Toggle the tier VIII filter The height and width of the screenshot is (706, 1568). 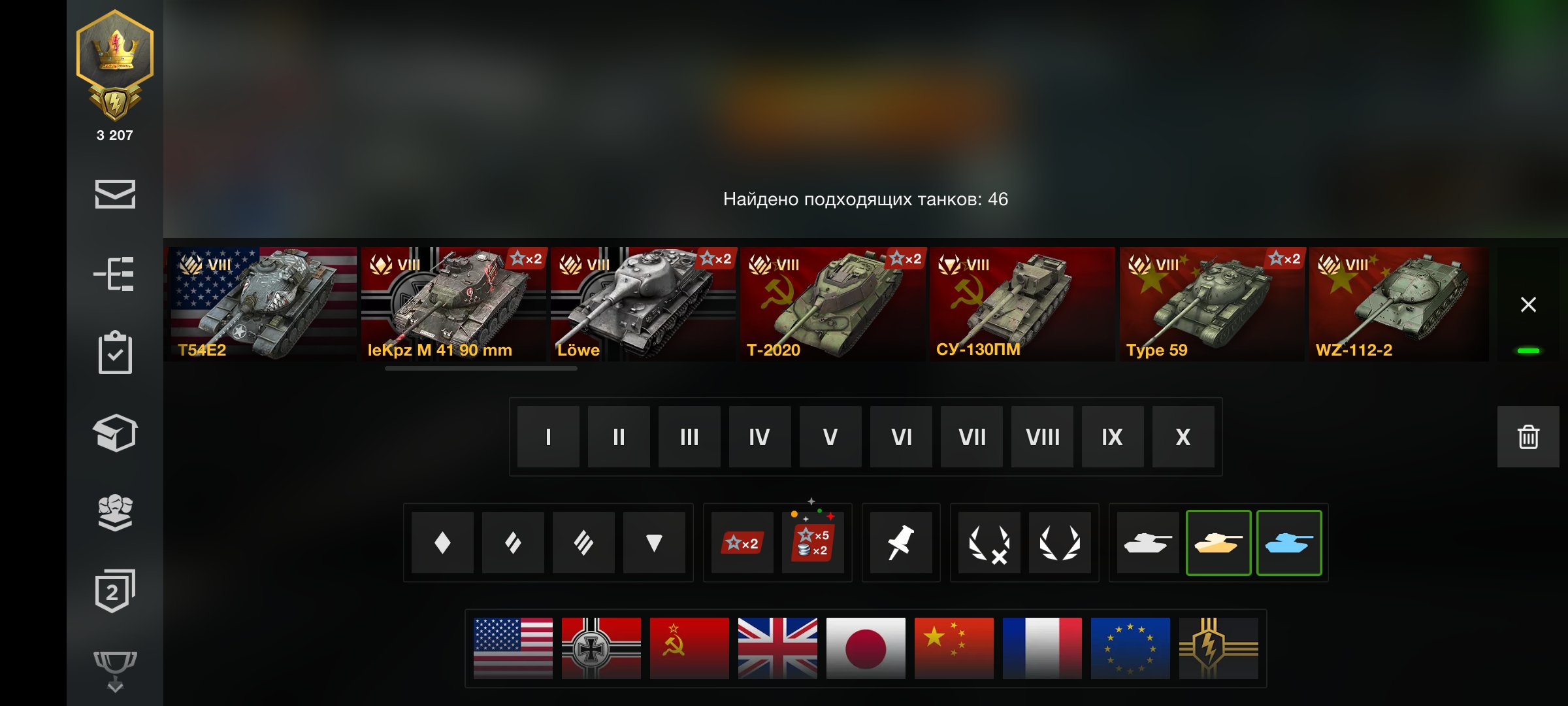click(x=1042, y=437)
